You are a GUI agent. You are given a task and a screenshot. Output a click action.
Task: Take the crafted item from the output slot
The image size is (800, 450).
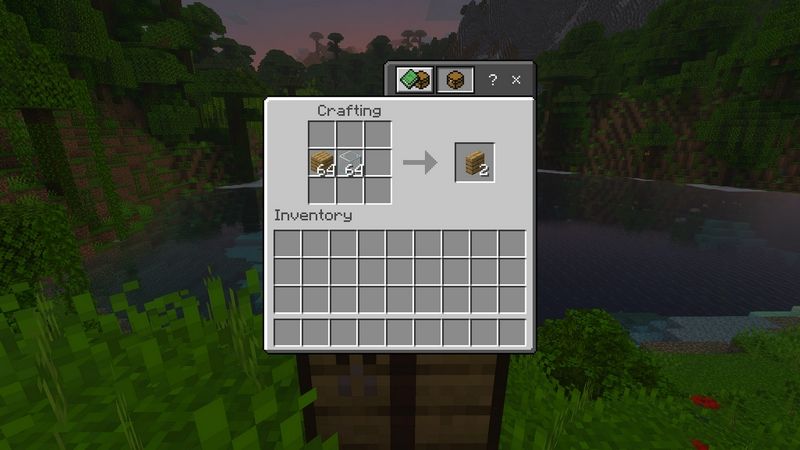pyautogui.click(x=474, y=163)
